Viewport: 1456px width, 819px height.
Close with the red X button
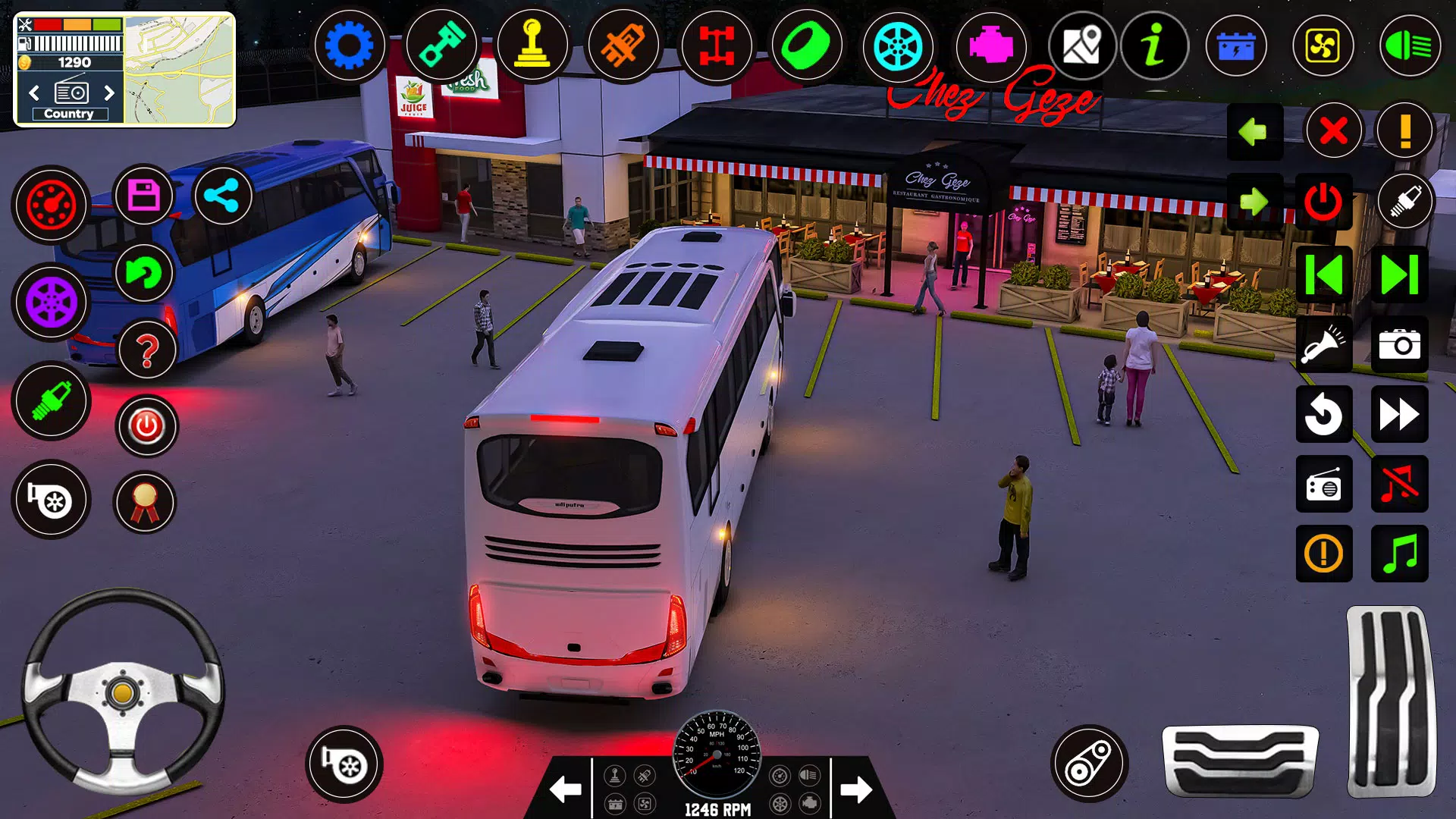coord(1333,131)
